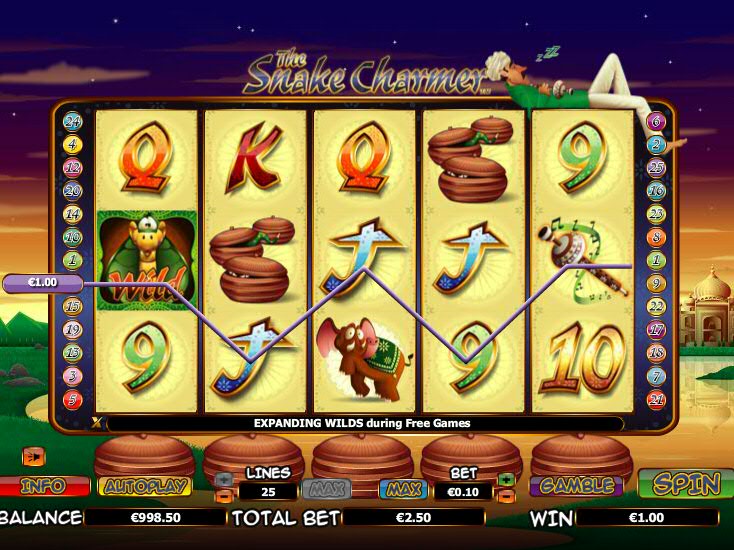The height and width of the screenshot is (550, 734).
Task: Select payline marker 21
Action: point(657,399)
